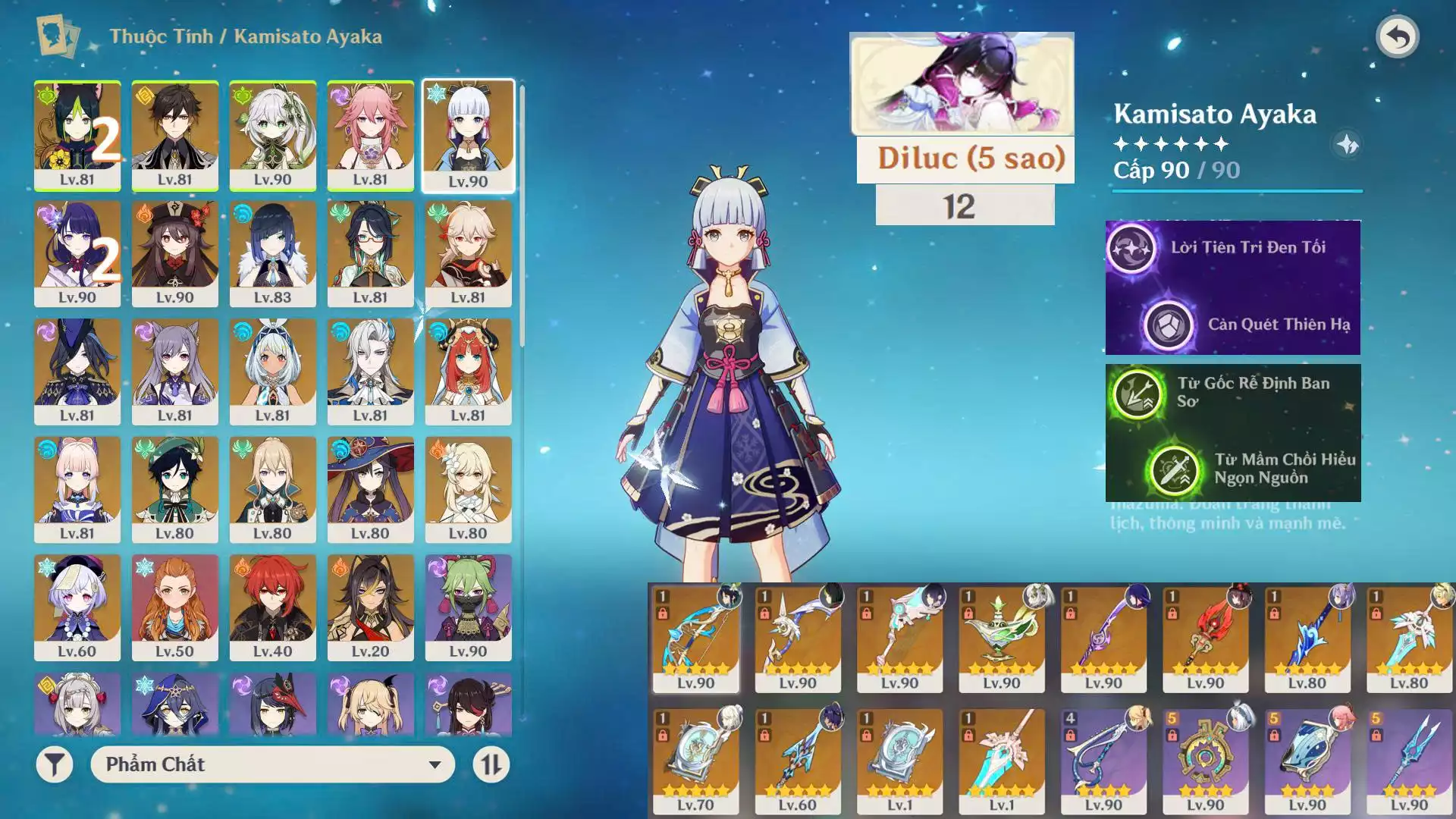
Task: Choose the Lv.50 Aloy tile
Action: pos(174,607)
